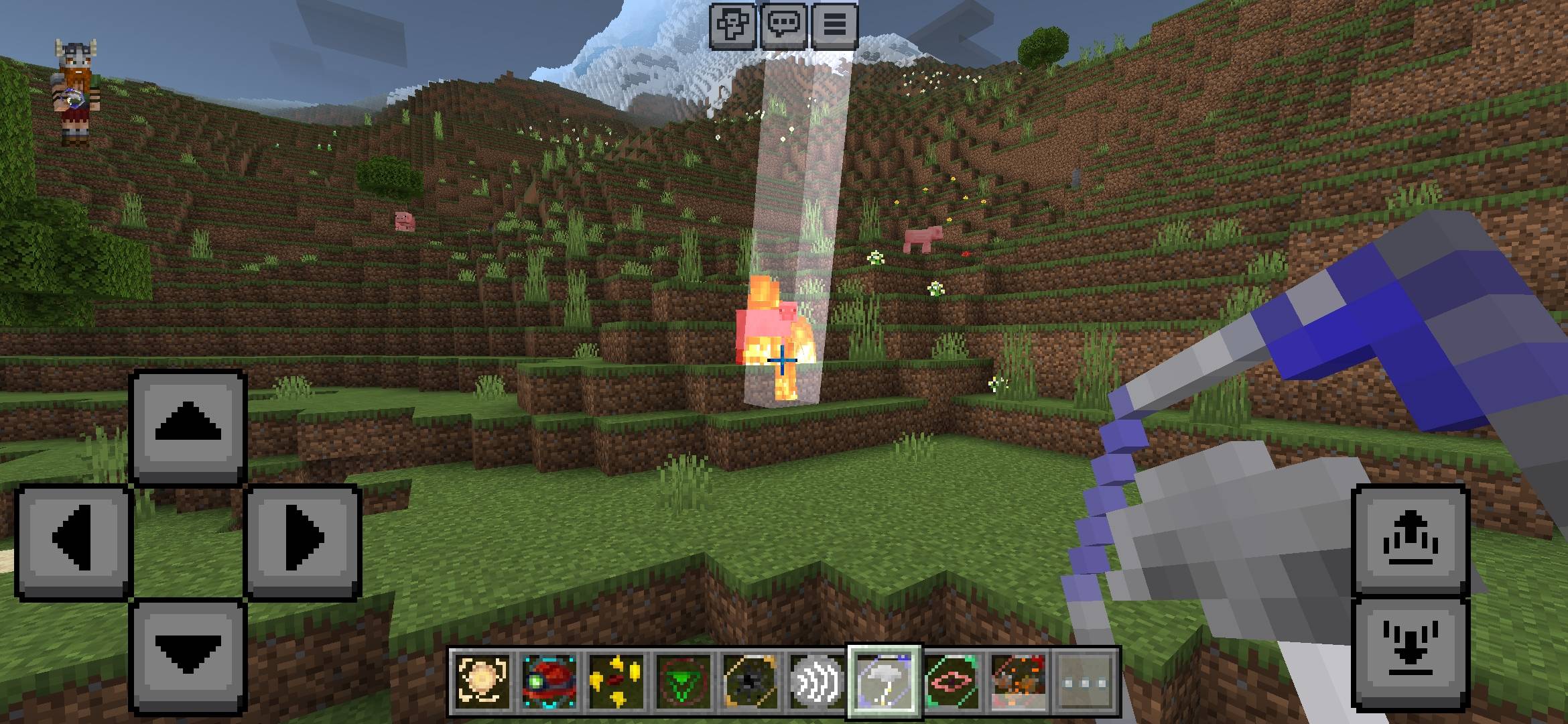Select the pink eye rune slot
This screenshot has height=724, width=1568.
click(952, 681)
